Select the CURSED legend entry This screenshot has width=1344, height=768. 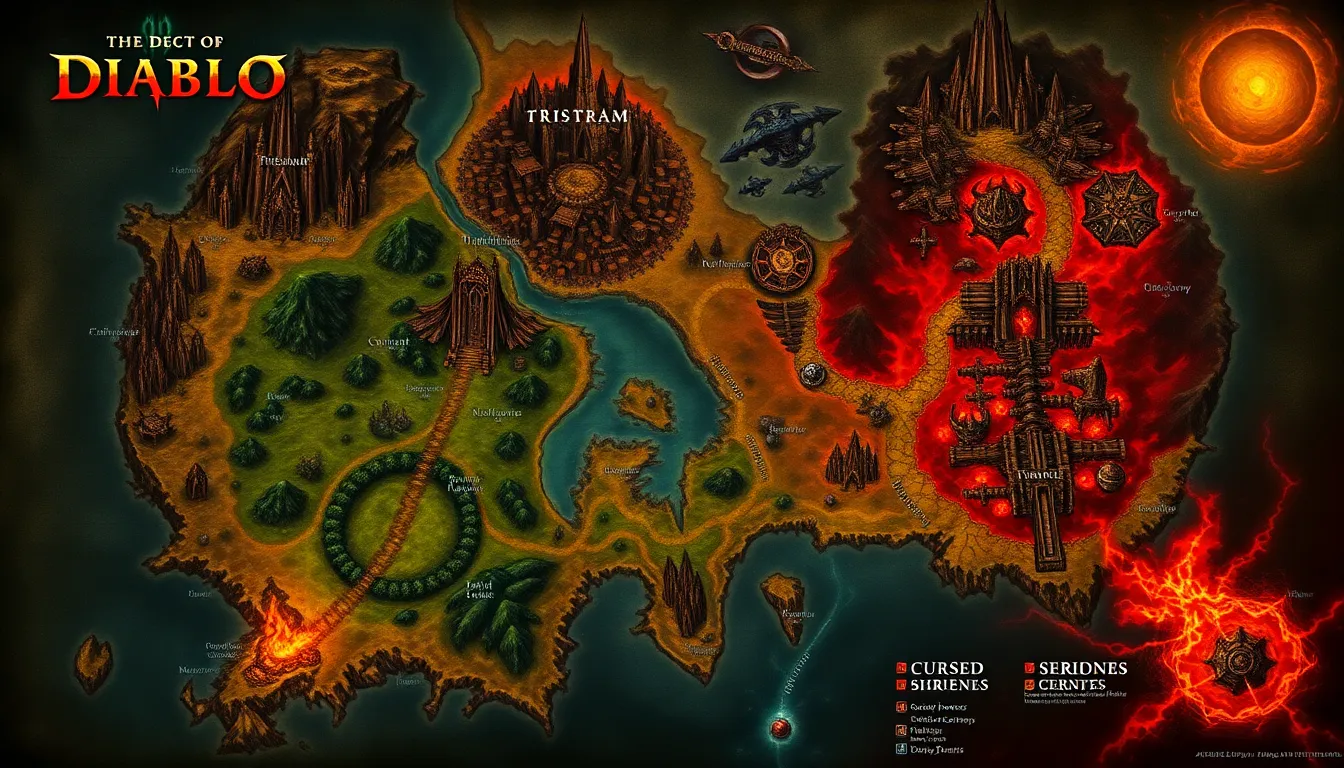point(945,667)
